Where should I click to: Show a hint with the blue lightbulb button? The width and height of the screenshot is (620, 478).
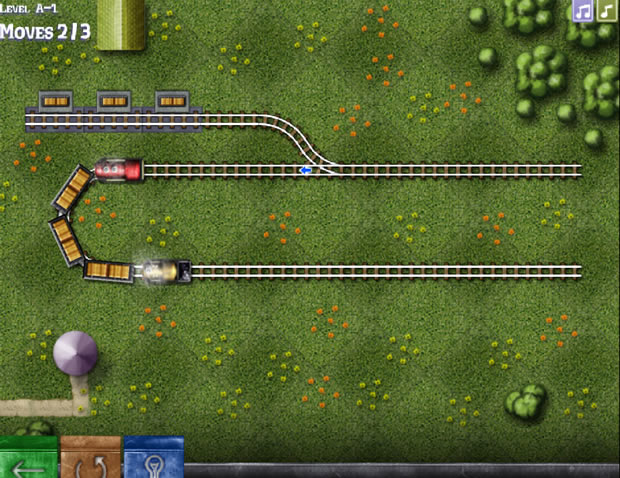coord(153,460)
